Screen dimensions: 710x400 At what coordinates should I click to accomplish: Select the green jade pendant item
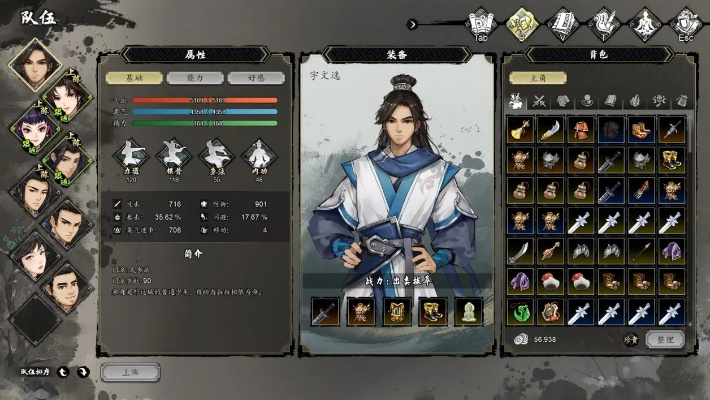point(520,311)
